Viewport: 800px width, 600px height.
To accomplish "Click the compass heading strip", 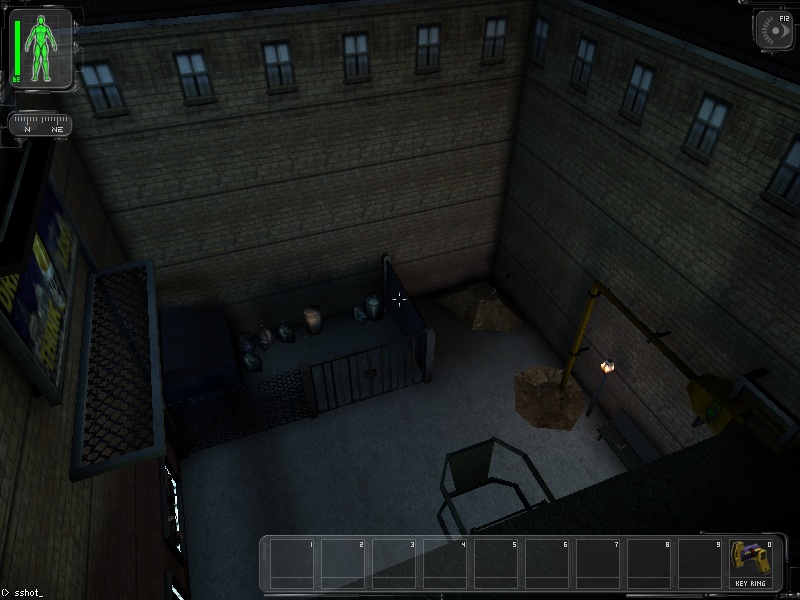I will pyautogui.click(x=41, y=125).
